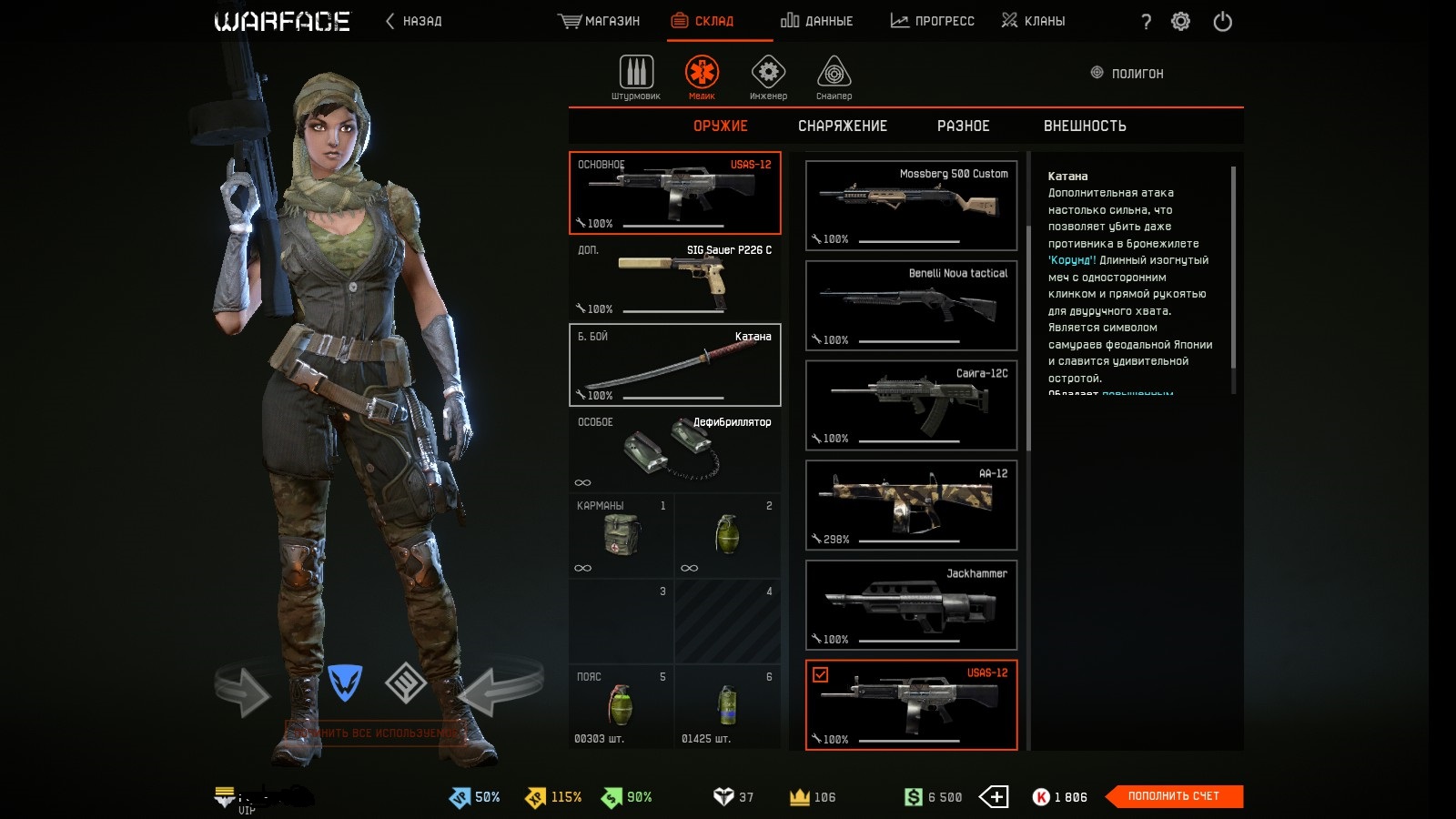Switch to the СНАРЯЖЕНИЕ tab
The height and width of the screenshot is (819, 1456).
pyautogui.click(x=842, y=126)
